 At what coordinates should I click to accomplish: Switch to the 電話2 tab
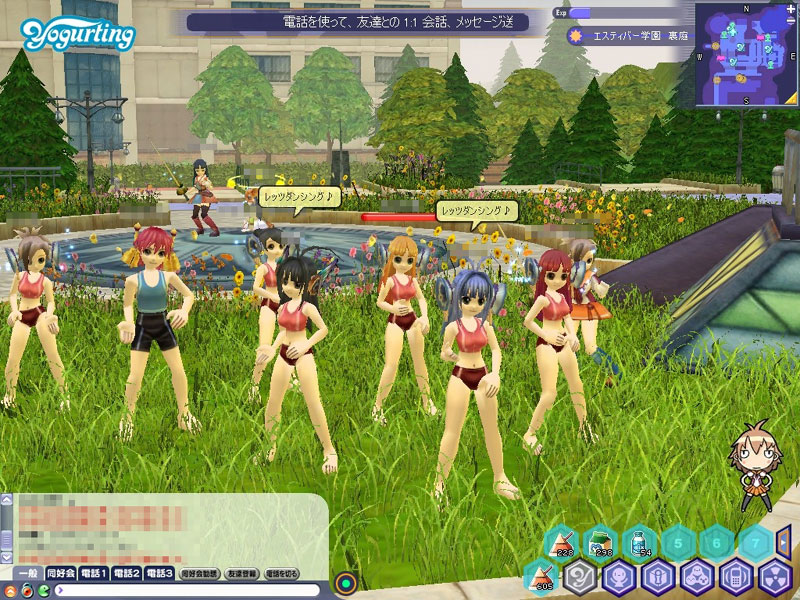tap(127, 573)
